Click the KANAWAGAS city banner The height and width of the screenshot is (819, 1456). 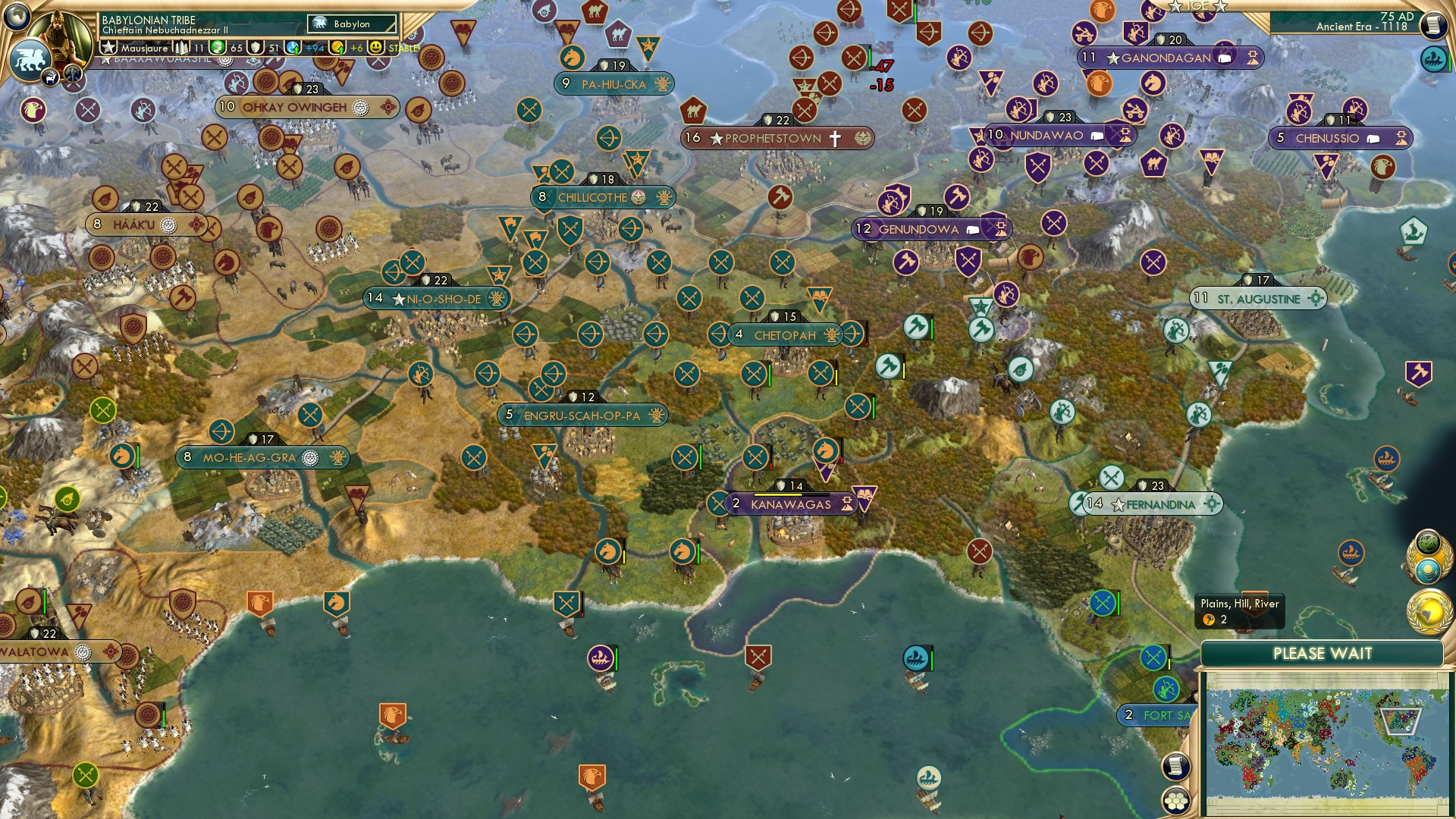coord(789,502)
